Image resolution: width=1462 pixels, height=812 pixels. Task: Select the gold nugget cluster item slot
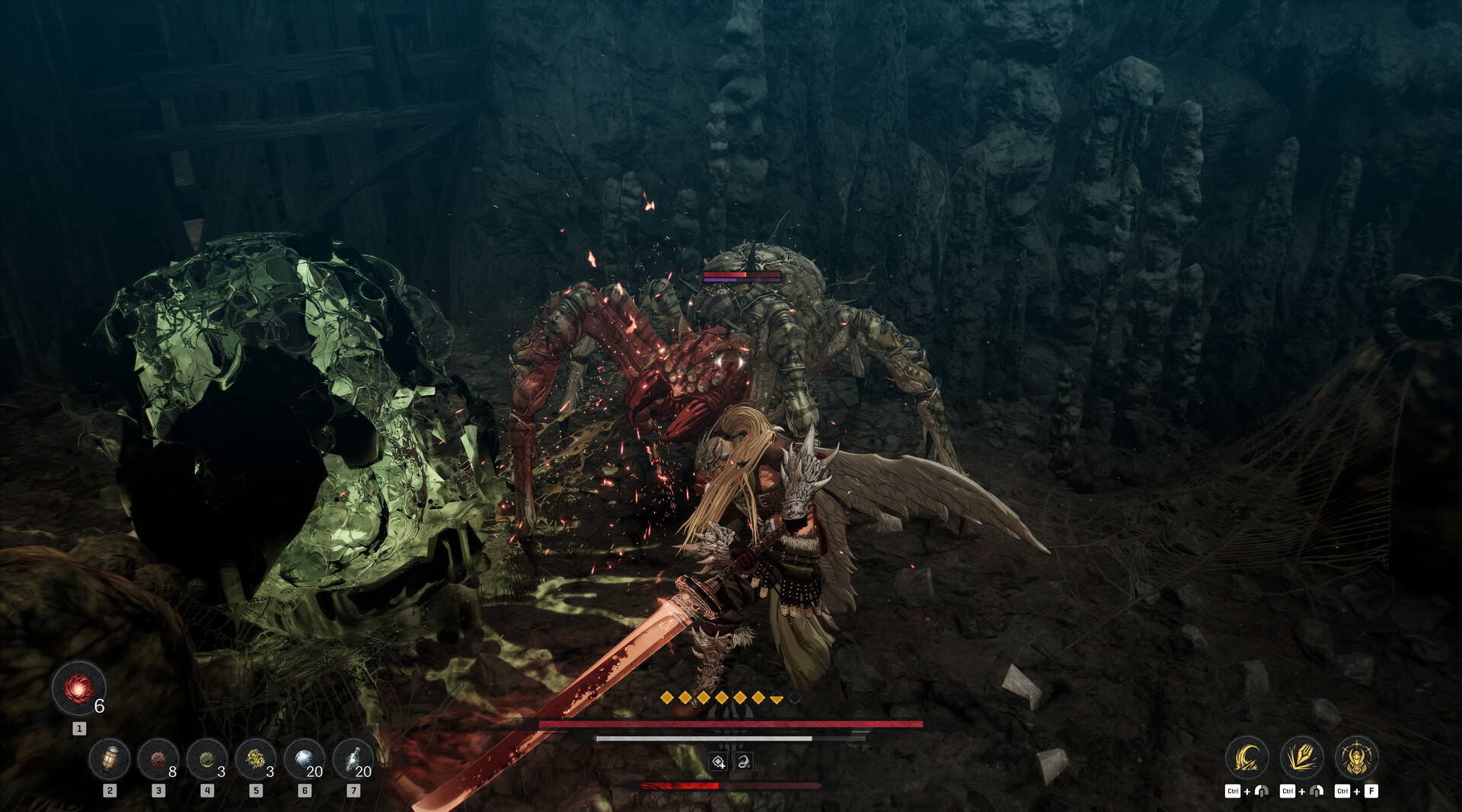256,759
